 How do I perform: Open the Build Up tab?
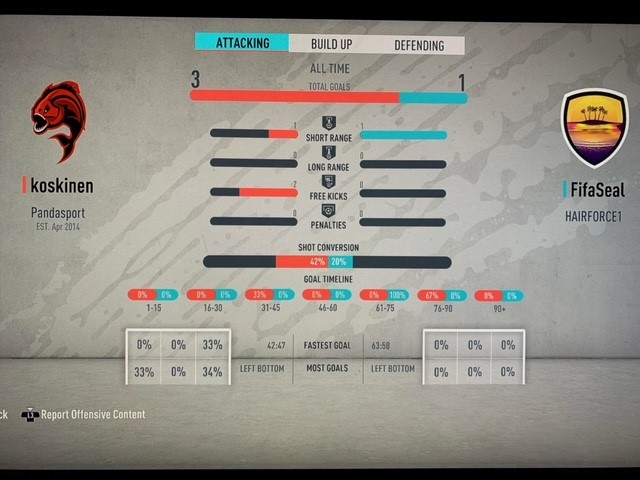coord(331,45)
